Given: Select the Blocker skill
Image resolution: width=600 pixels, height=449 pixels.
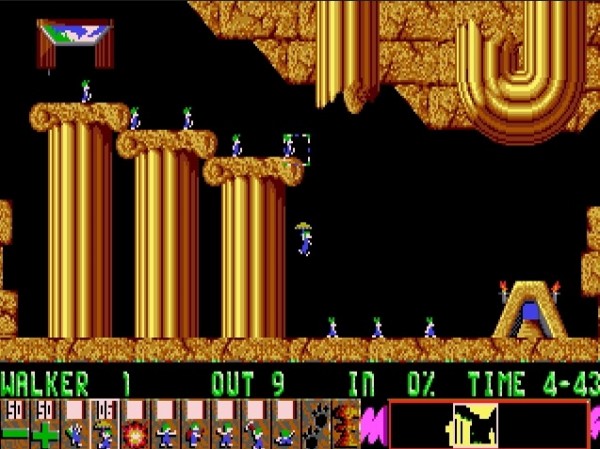Looking at the screenshot, I should point(164,424).
